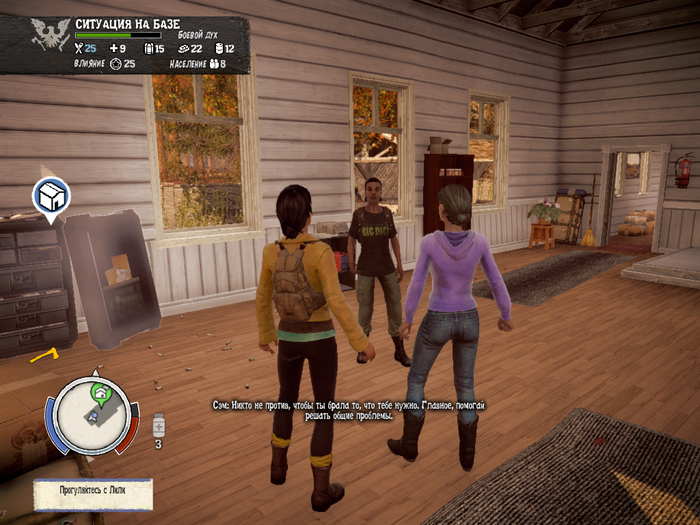700x525 pixels.
Task: Open the "Ситуация на базе" status panel
Action: pos(125,43)
